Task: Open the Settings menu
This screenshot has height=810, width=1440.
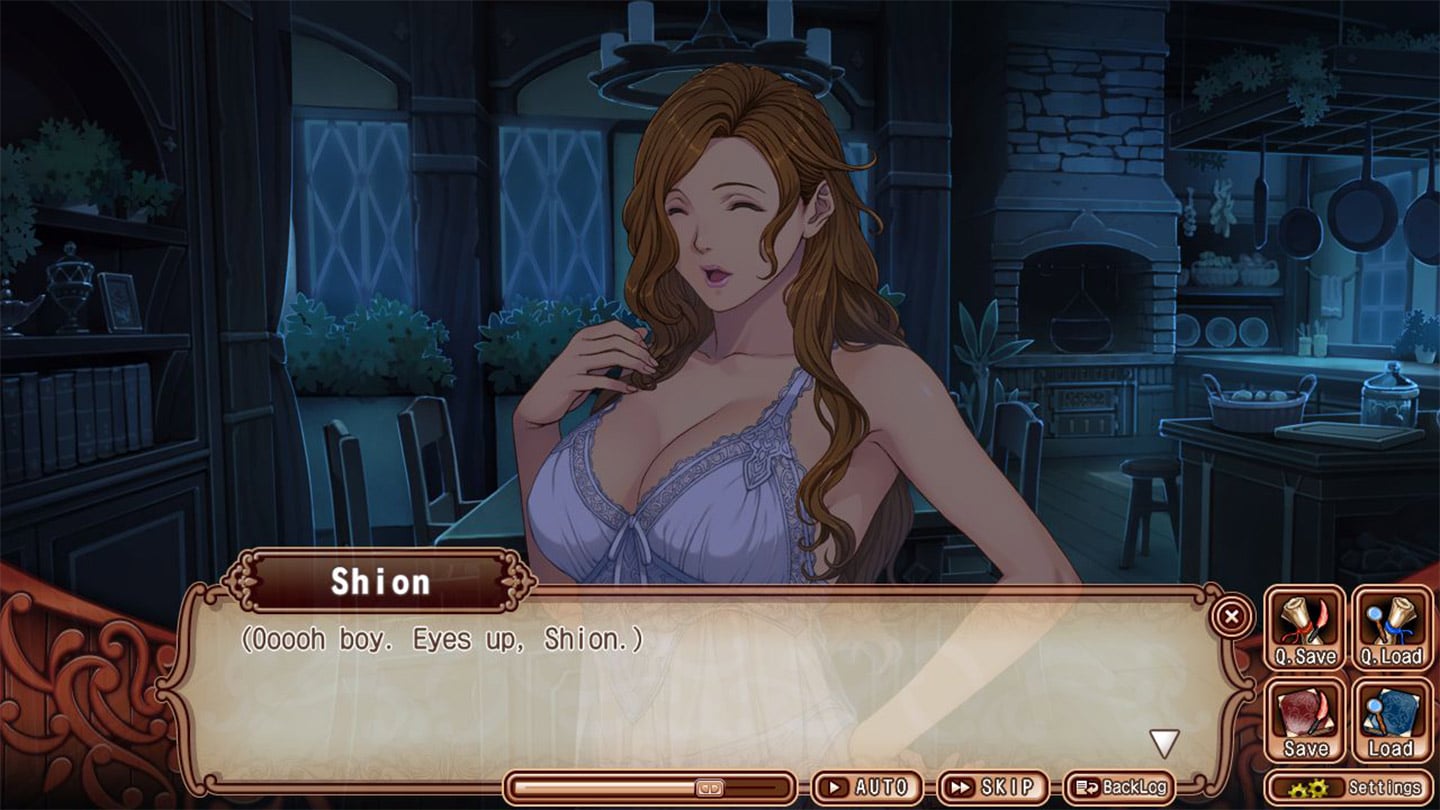Action: pos(1348,787)
